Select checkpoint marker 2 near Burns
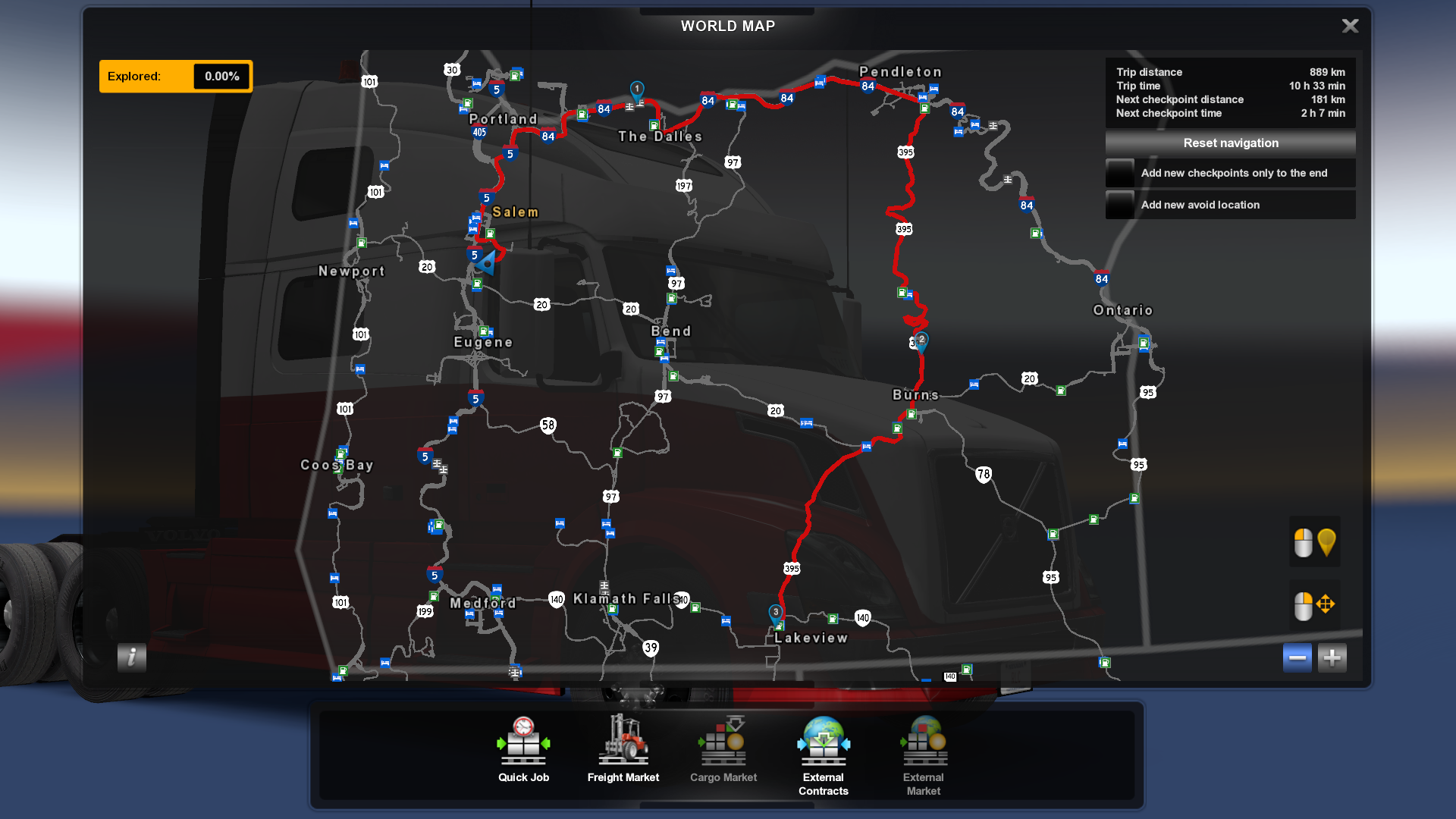 point(921,340)
